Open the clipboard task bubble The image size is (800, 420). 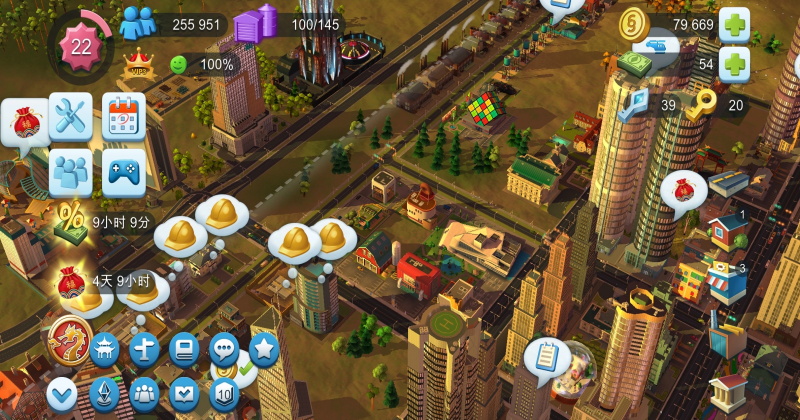[x=546, y=357]
